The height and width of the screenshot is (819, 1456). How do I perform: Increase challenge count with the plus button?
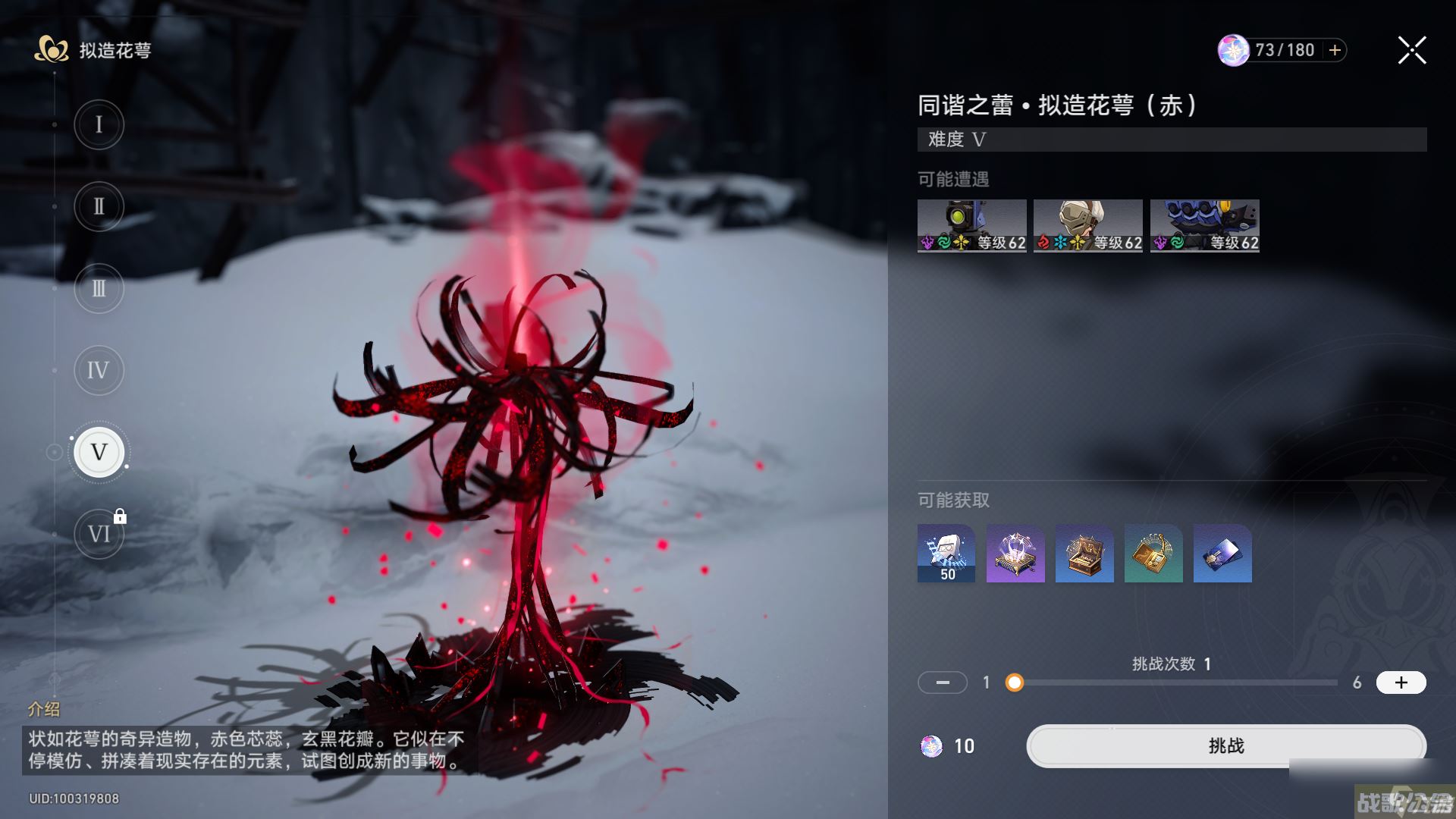[1401, 682]
